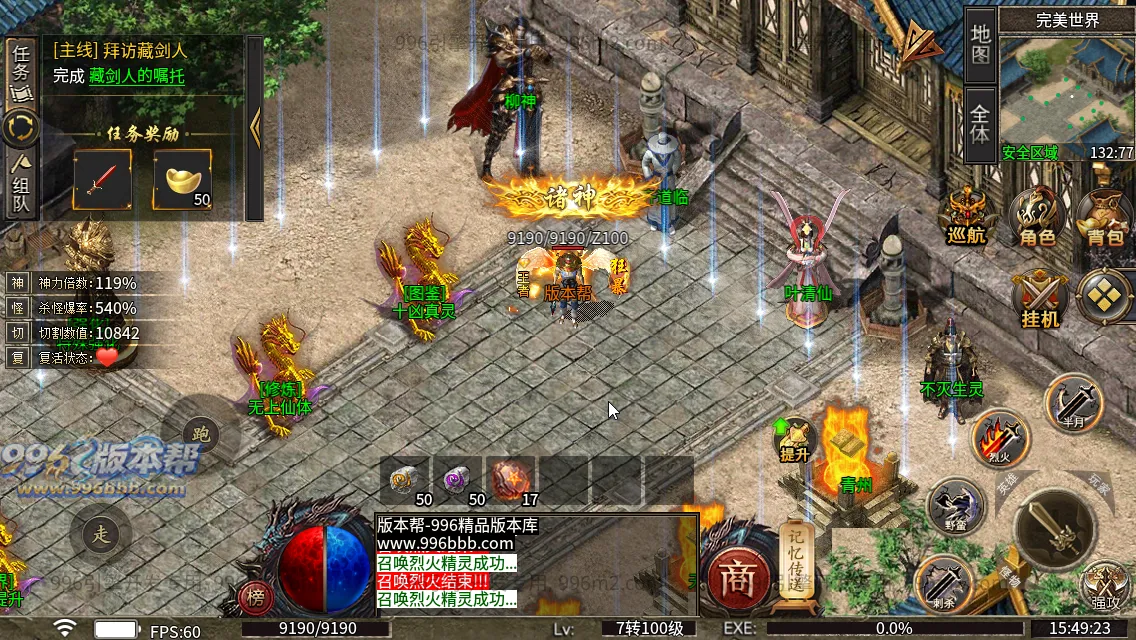This screenshot has height=640, width=1136.
Task: Toggle 挂机 auto-battle
Action: click(1037, 299)
